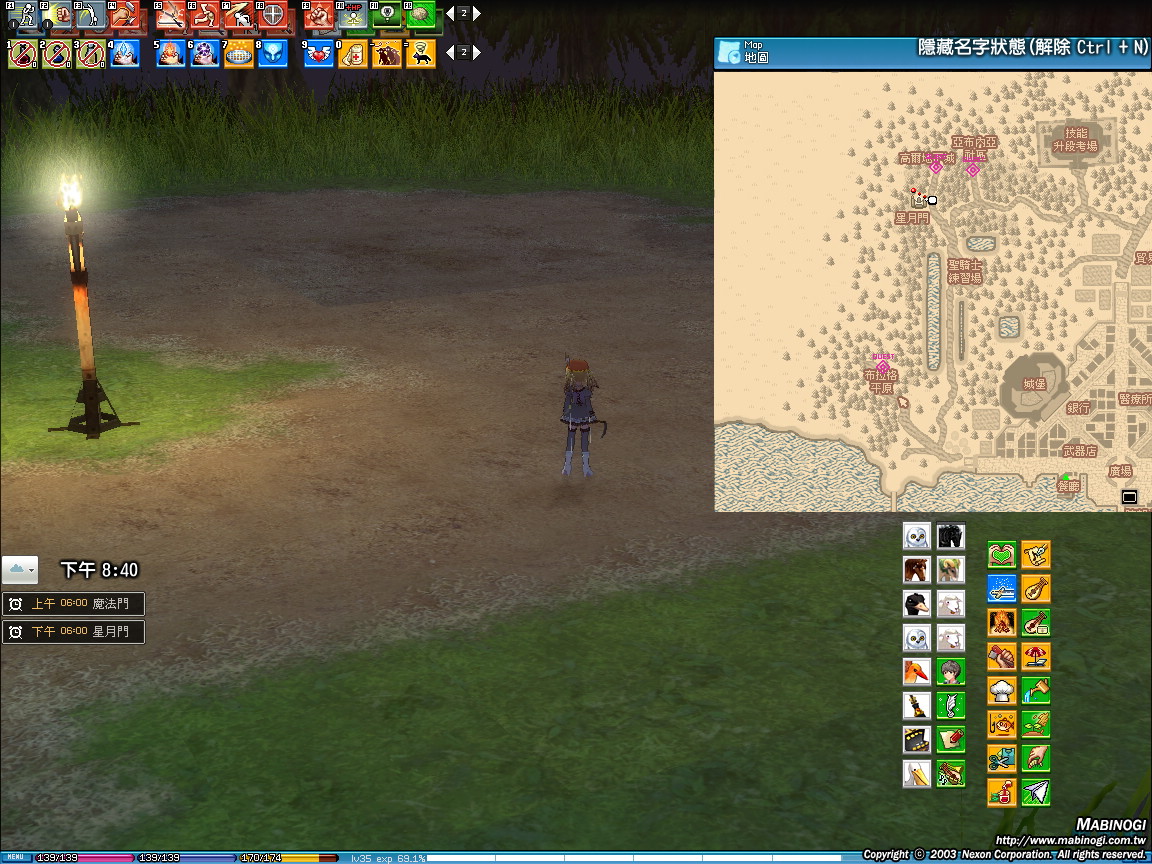
Task: Cast the fireball skill in slot 5
Action: pyautogui.click(x=170, y=53)
